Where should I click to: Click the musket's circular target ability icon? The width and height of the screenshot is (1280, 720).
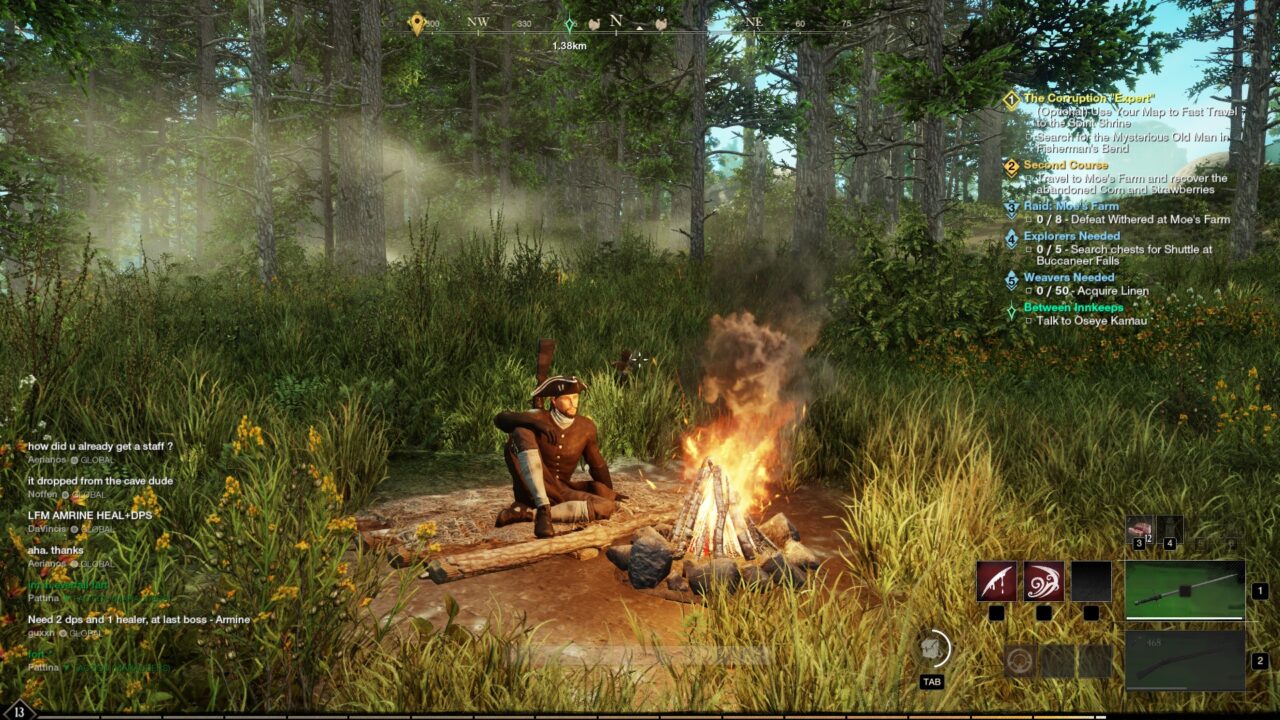pyautogui.click(x=1020, y=661)
